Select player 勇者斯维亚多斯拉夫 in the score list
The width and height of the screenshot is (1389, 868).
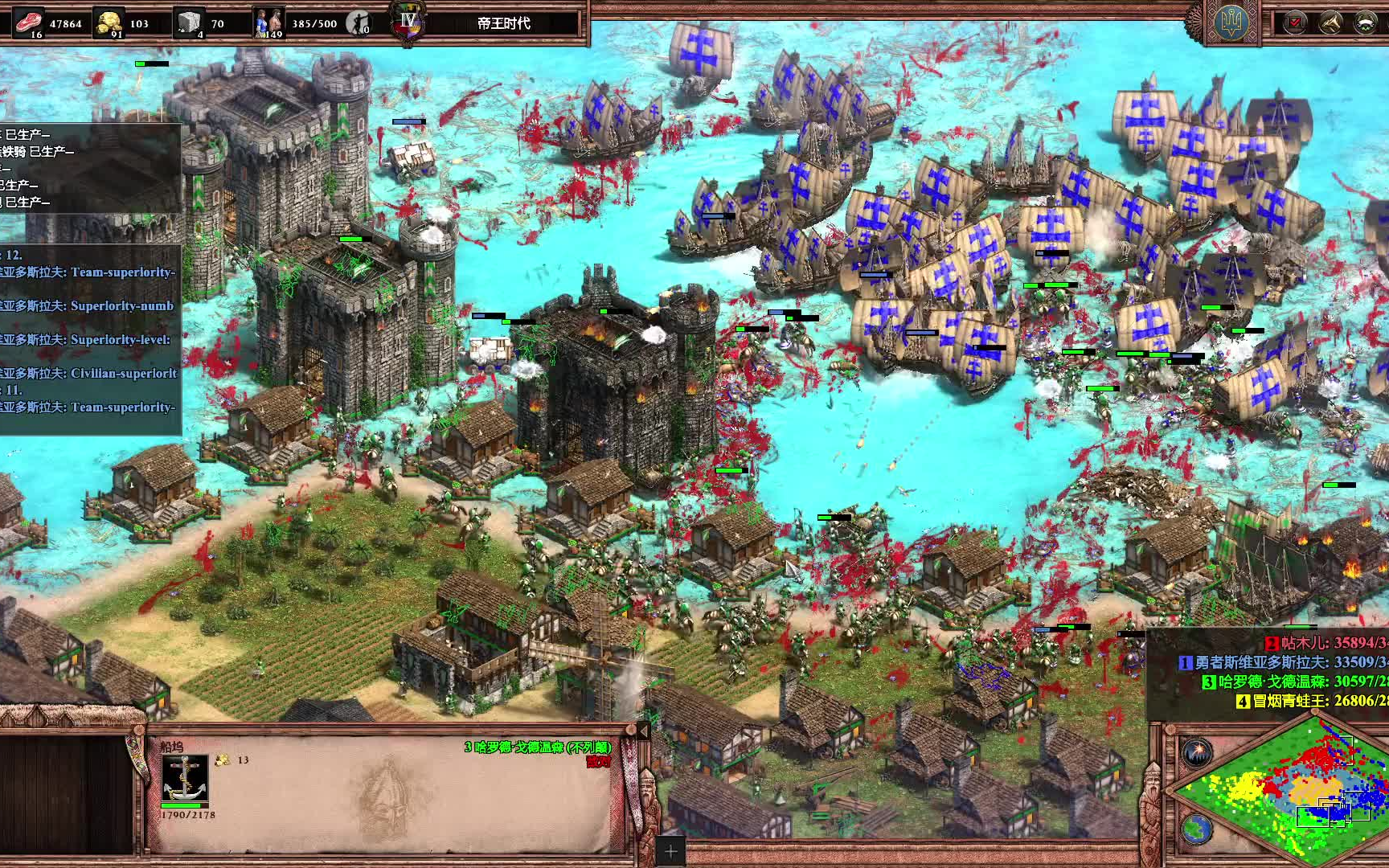click(1283, 662)
